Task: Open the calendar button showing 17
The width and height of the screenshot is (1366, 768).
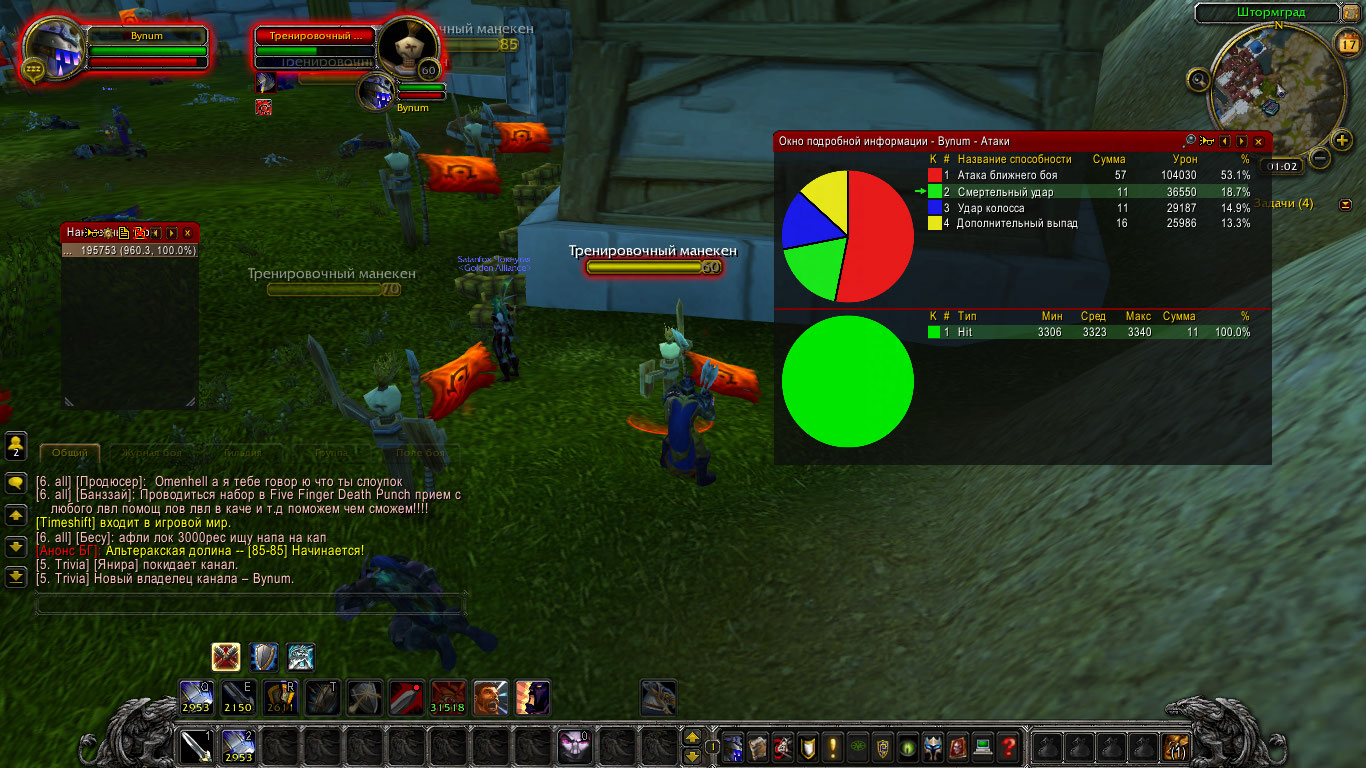Action: (x=1346, y=41)
